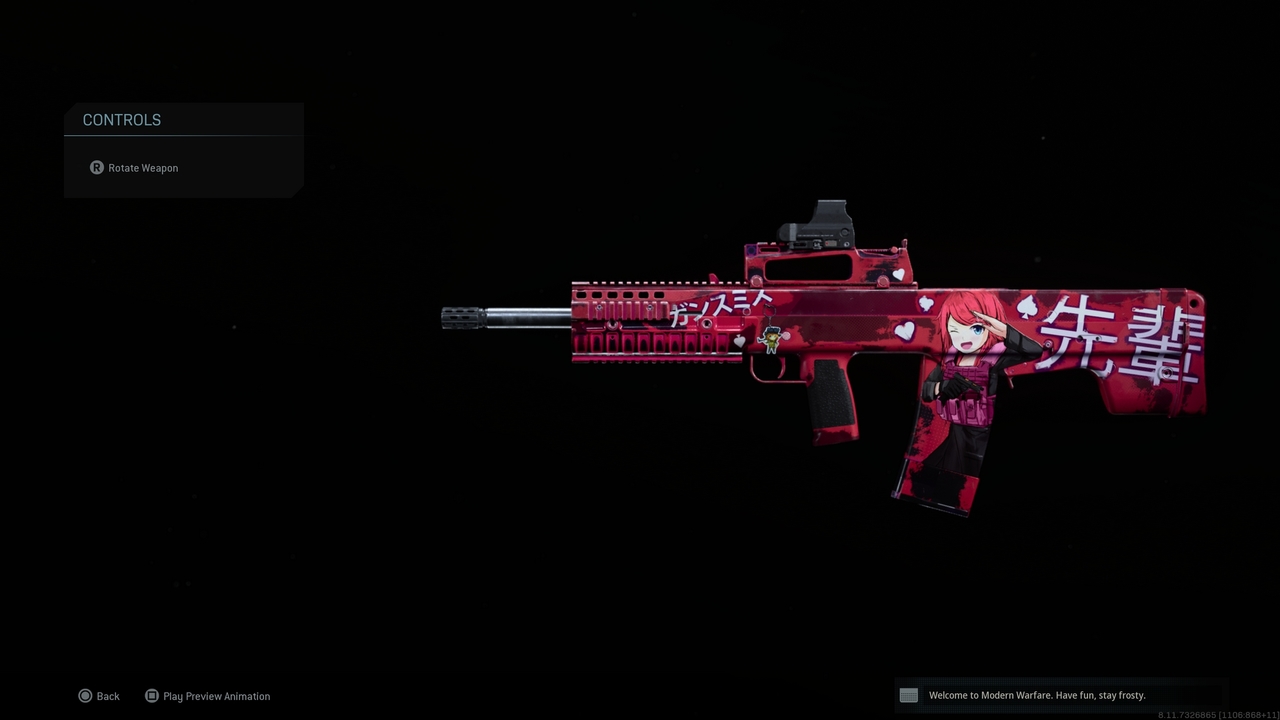Click the R key icon beside Rotate Weapon

click(x=96, y=167)
